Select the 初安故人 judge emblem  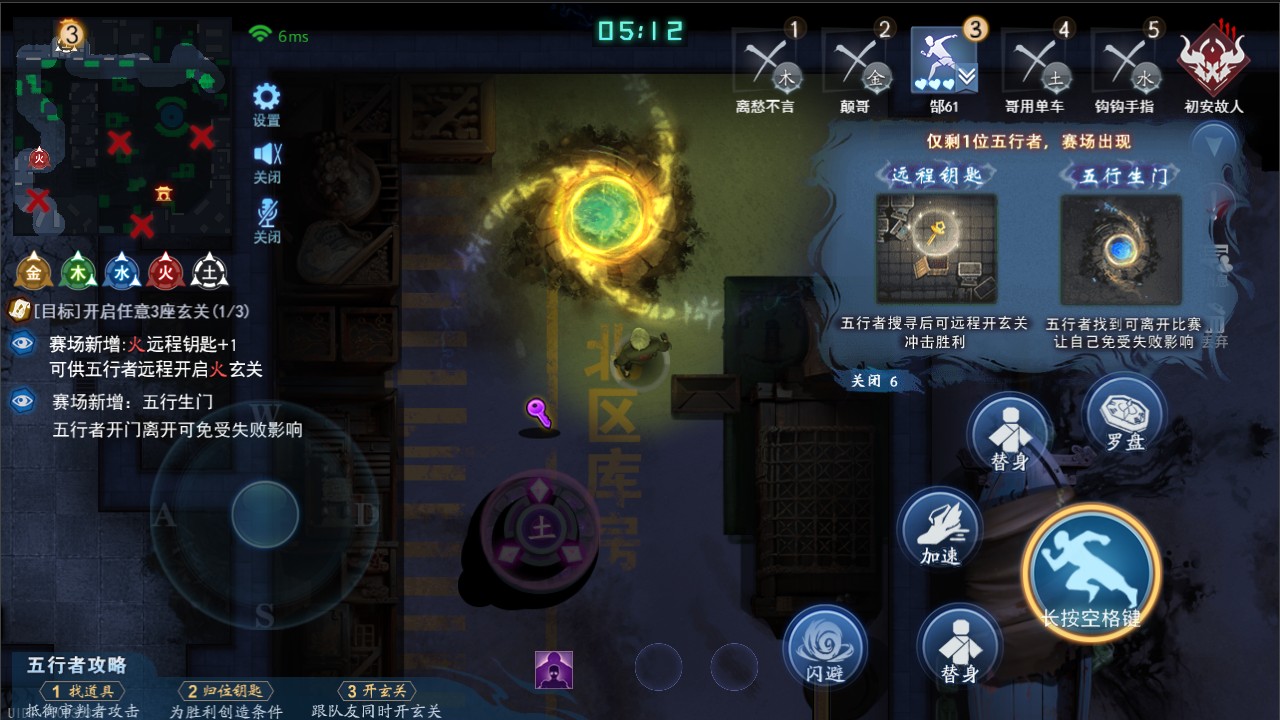tap(1213, 61)
